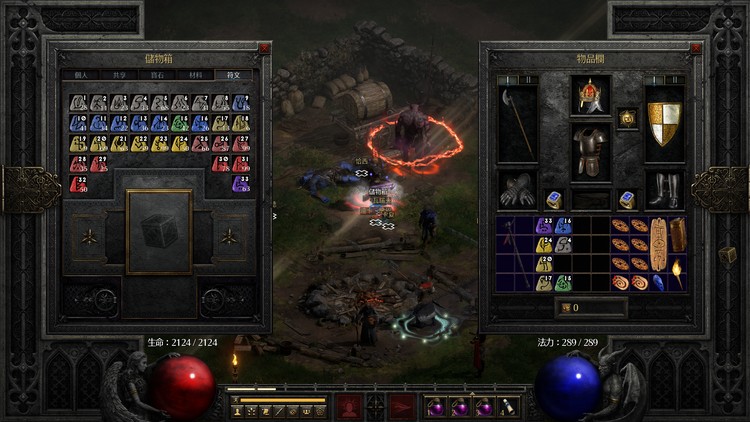750x422 pixels.
Task: Select the equipped body armor
Action: [591, 151]
